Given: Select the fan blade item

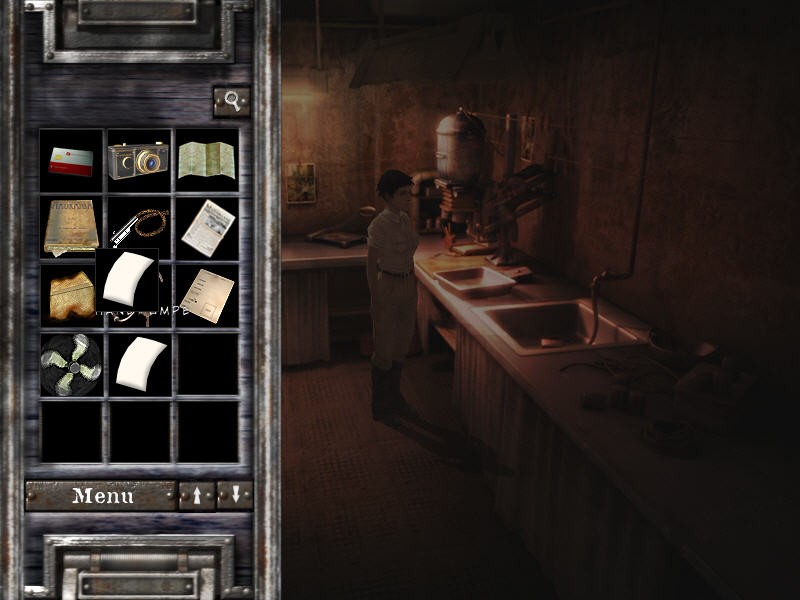Looking at the screenshot, I should click(x=71, y=364).
